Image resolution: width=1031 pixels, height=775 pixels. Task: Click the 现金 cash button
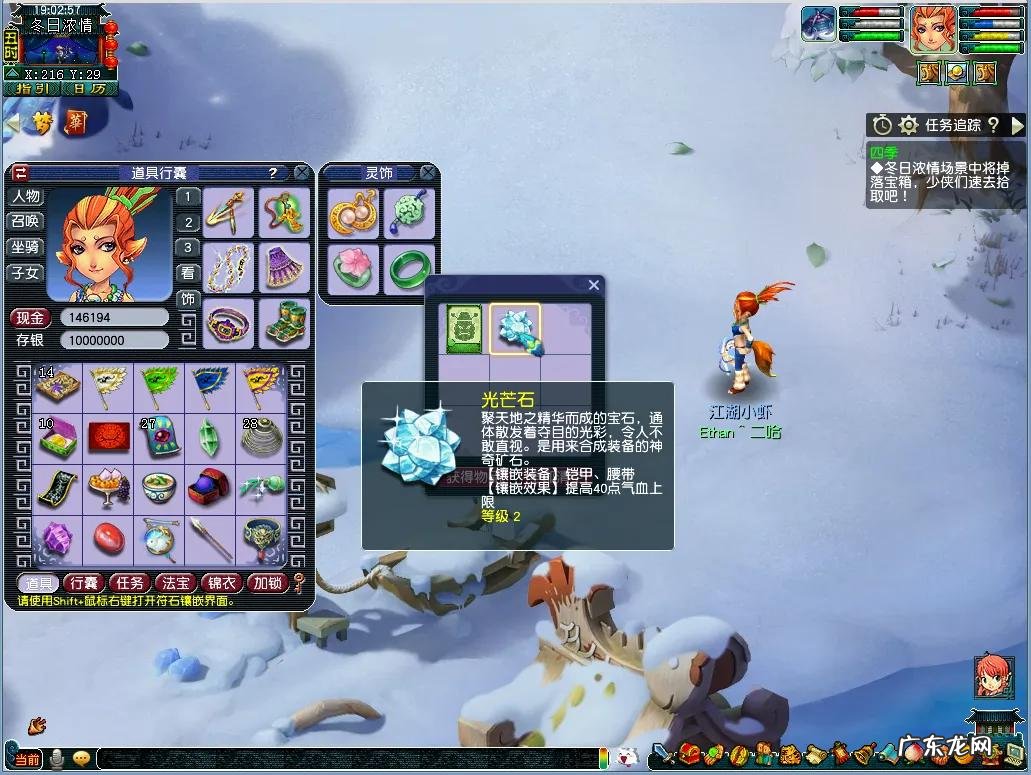point(31,318)
